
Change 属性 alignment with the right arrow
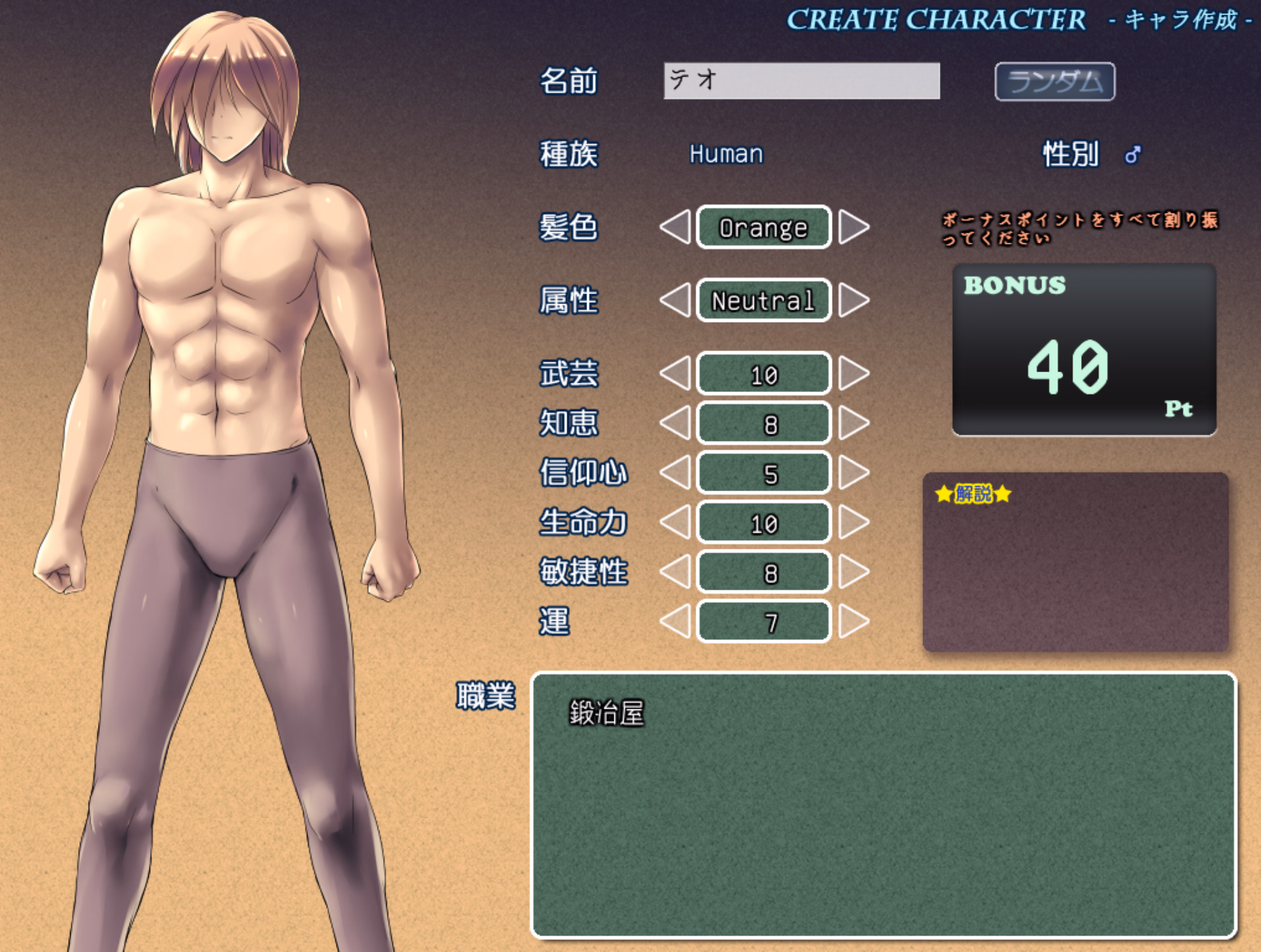[853, 300]
